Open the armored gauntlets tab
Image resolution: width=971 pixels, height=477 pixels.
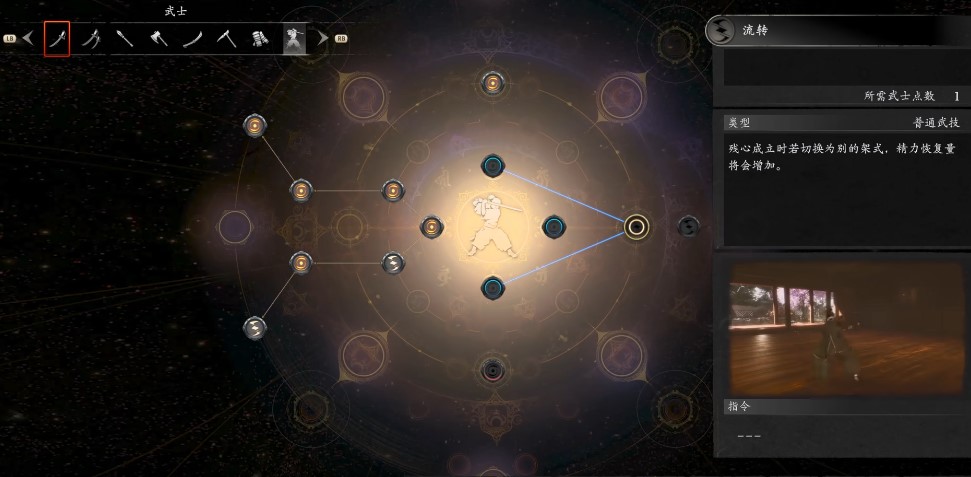[x=260, y=40]
